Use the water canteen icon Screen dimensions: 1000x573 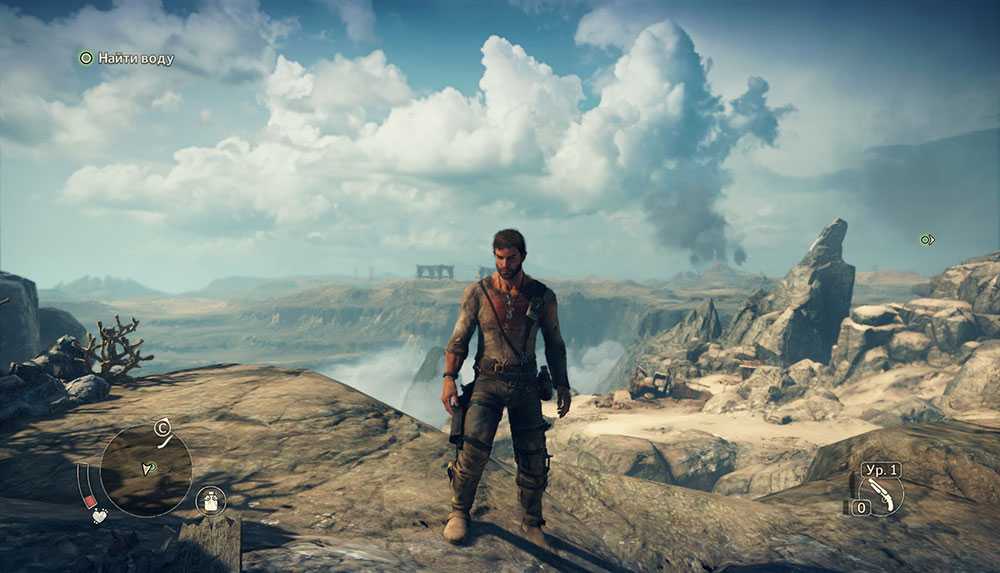tap(211, 499)
